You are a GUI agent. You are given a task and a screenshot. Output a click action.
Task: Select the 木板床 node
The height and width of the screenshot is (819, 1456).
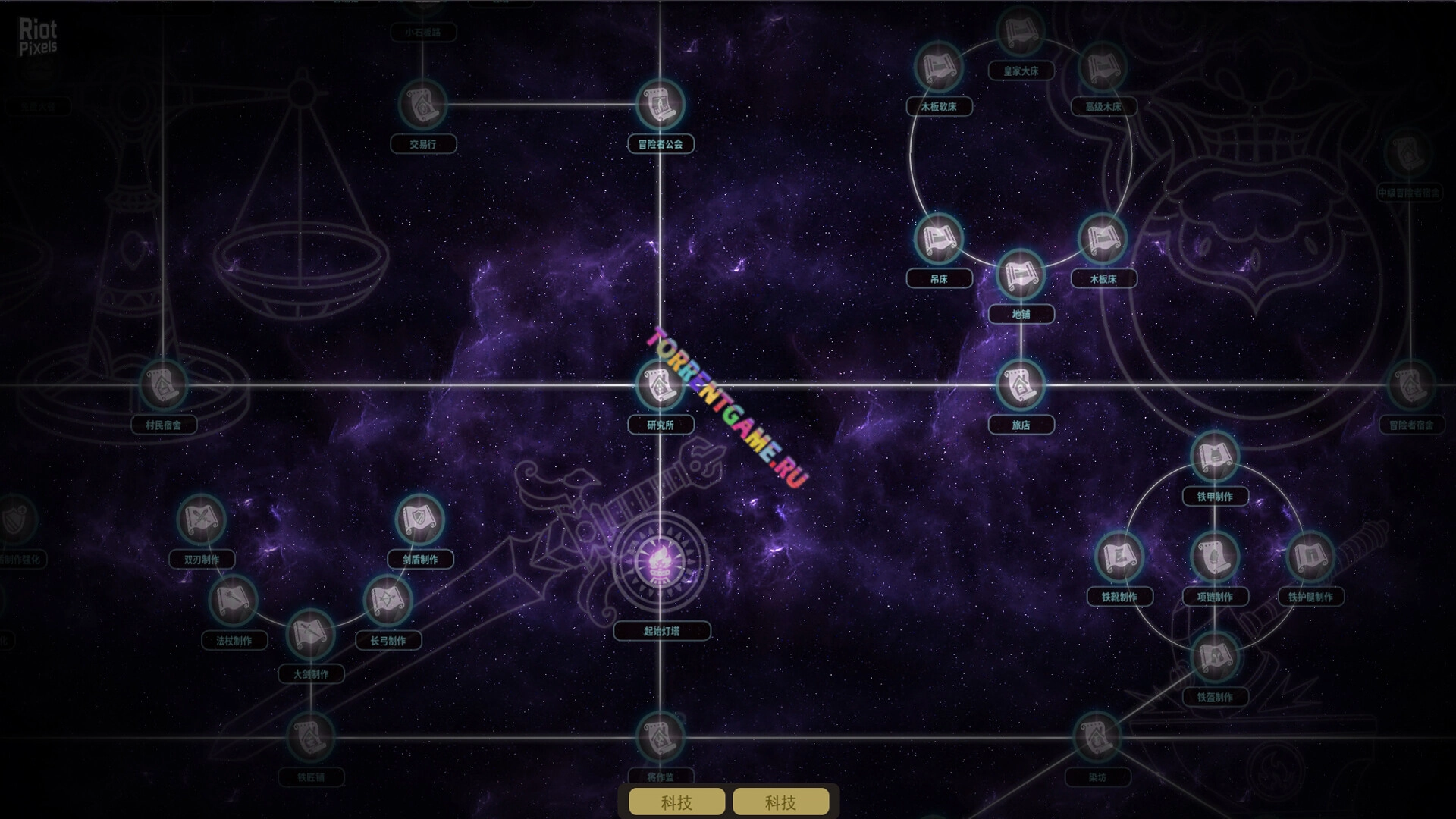(x=1103, y=239)
